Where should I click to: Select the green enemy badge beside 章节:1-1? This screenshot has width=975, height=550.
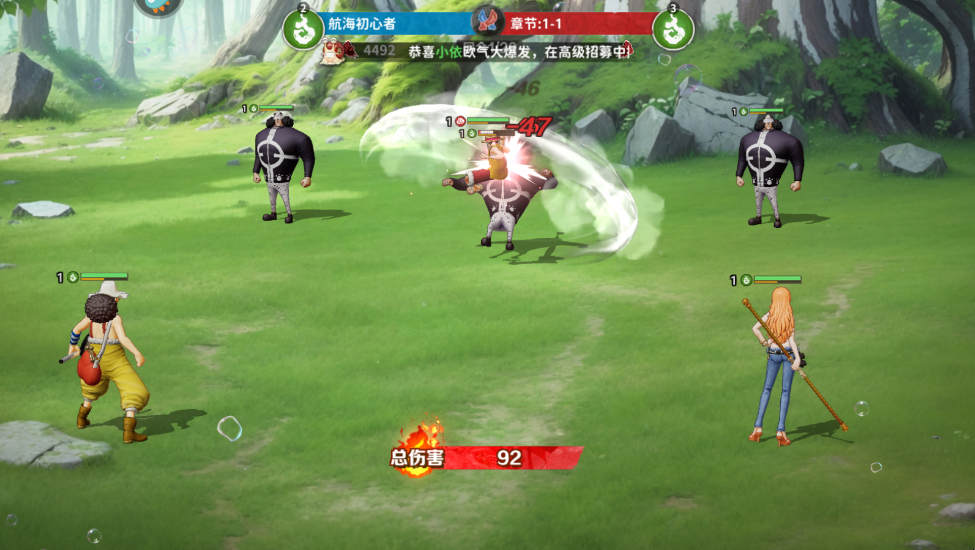[x=672, y=29]
